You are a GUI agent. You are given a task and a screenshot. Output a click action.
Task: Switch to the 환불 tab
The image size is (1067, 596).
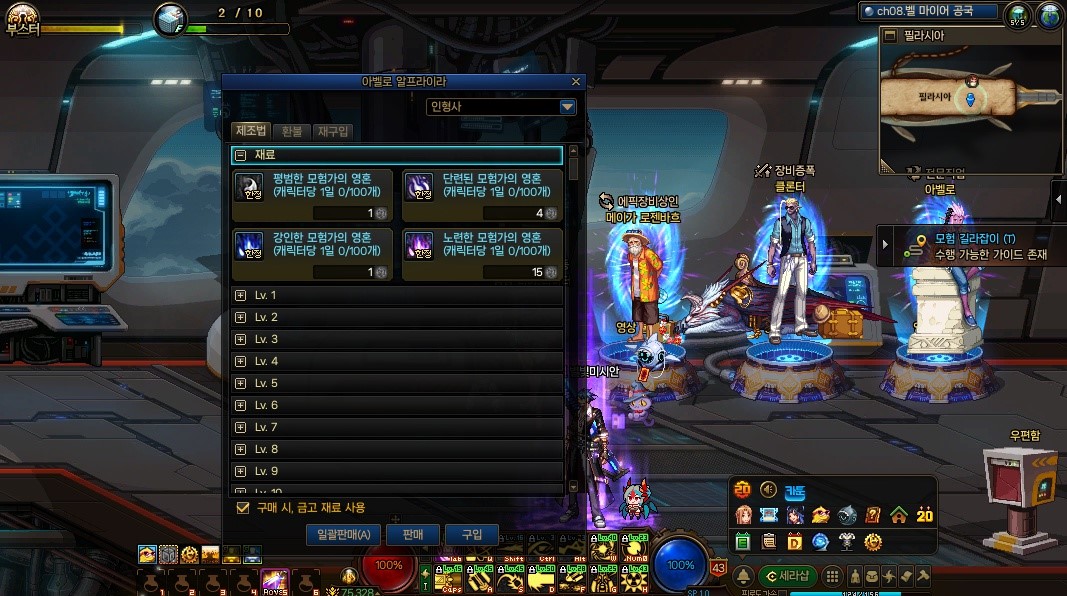(x=291, y=131)
